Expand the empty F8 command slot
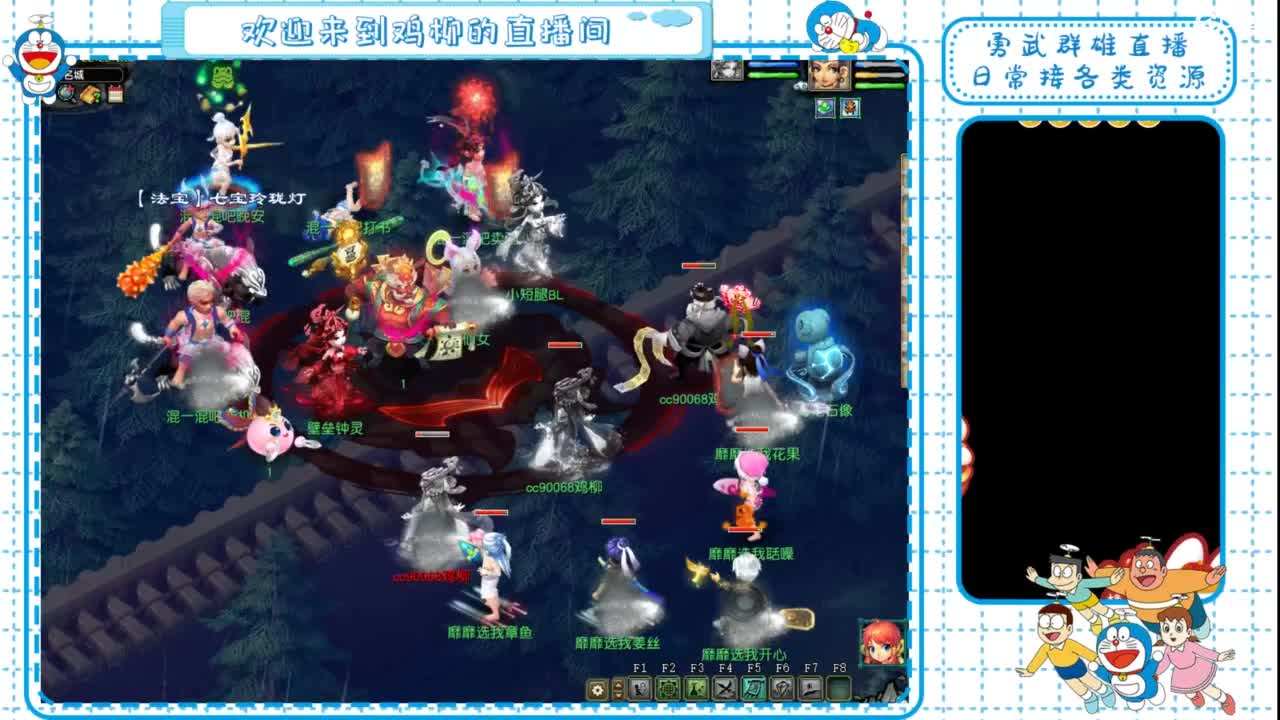Image resolution: width=1280 pixels, height=720 pixels. [838, 688]
